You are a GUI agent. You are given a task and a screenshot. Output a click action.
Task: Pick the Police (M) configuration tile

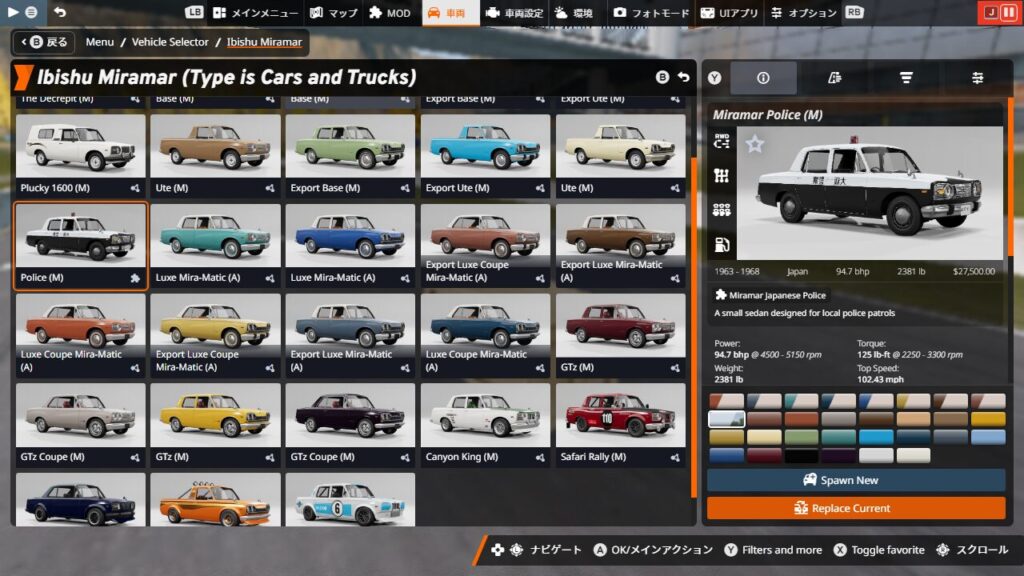[80, 246]
